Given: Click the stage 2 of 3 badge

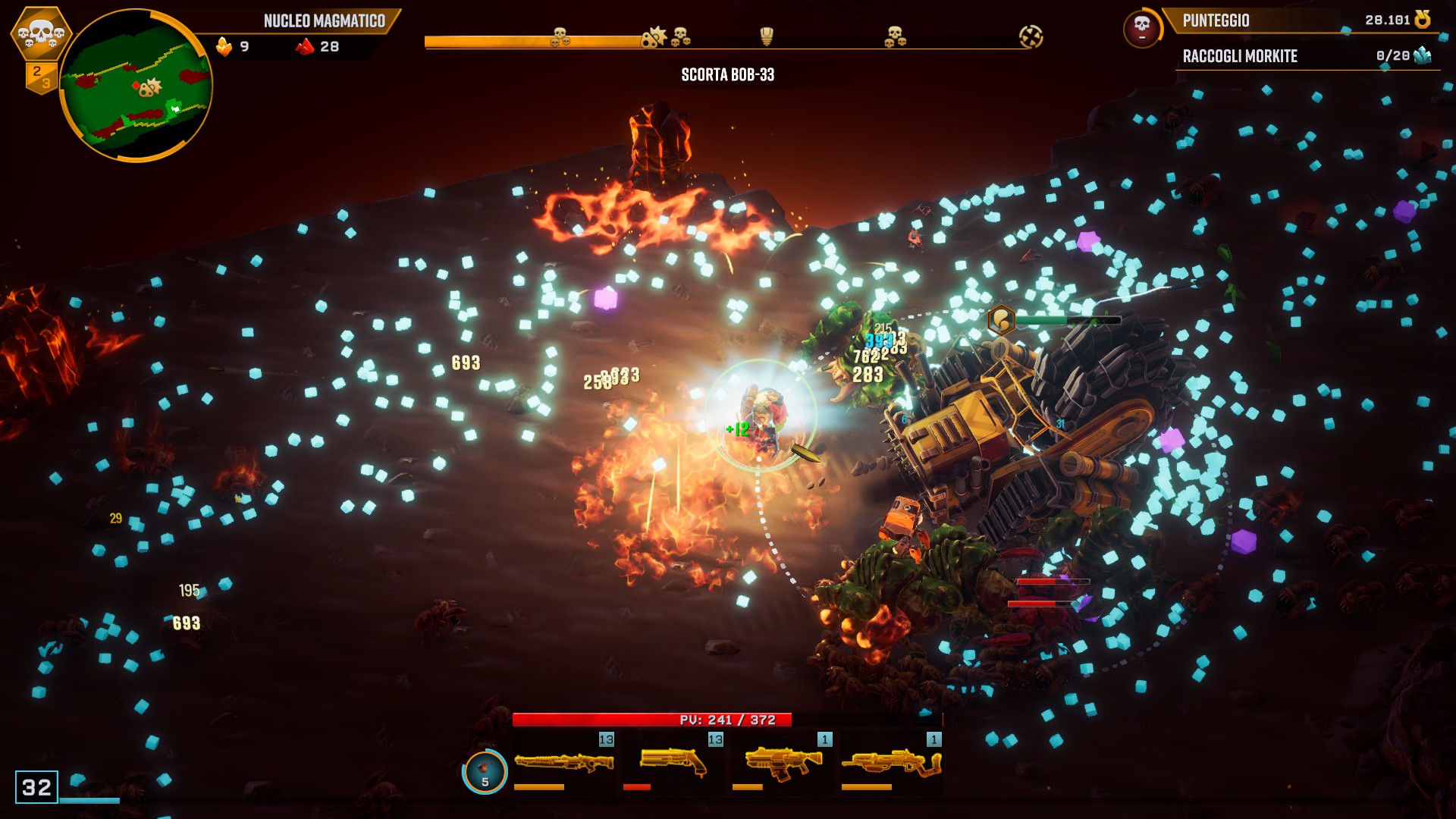Looking at the screenshot, I should click(x=42, y=77).
